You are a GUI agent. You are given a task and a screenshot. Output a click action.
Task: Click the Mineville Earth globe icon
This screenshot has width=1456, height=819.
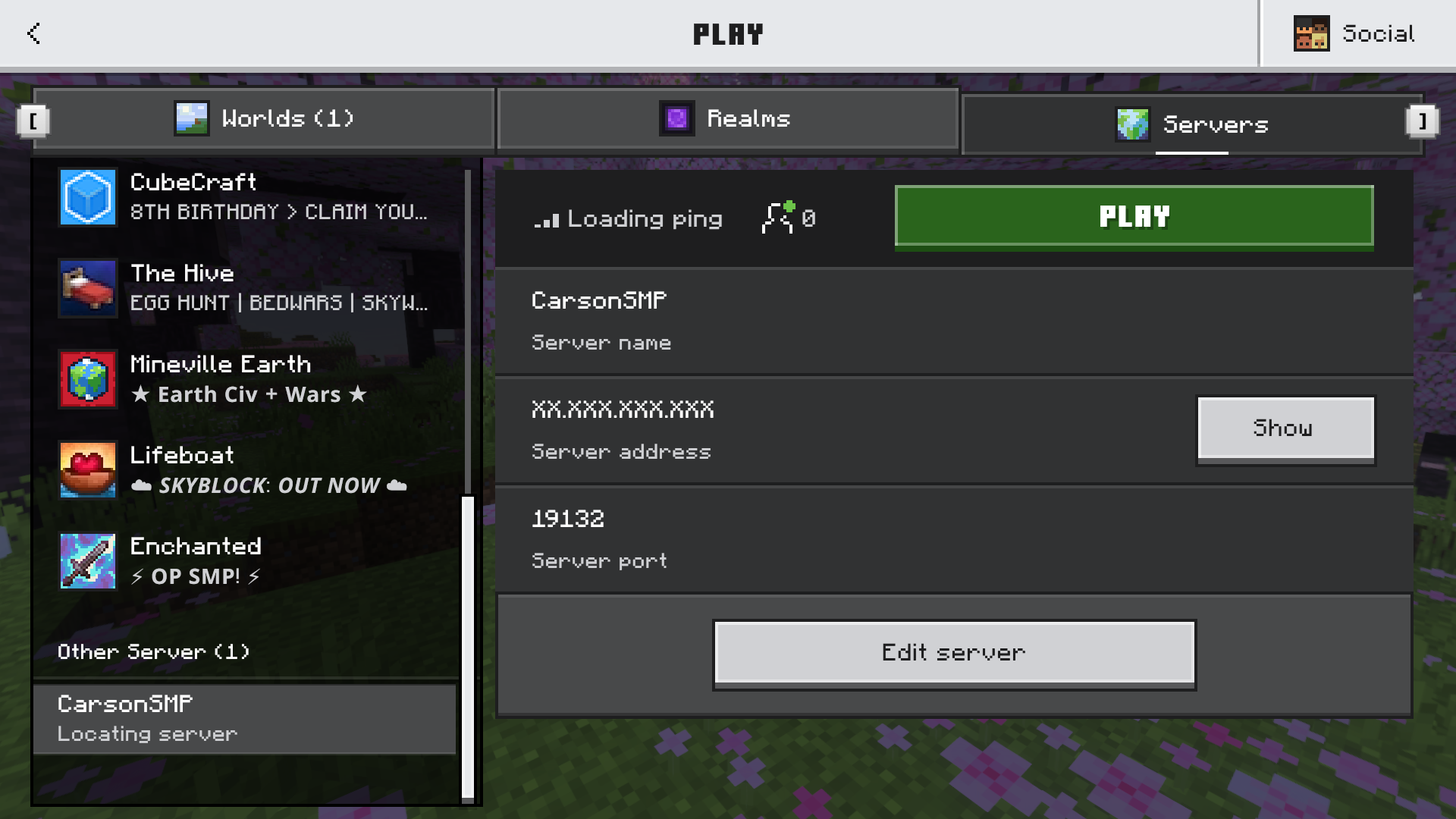87,379
